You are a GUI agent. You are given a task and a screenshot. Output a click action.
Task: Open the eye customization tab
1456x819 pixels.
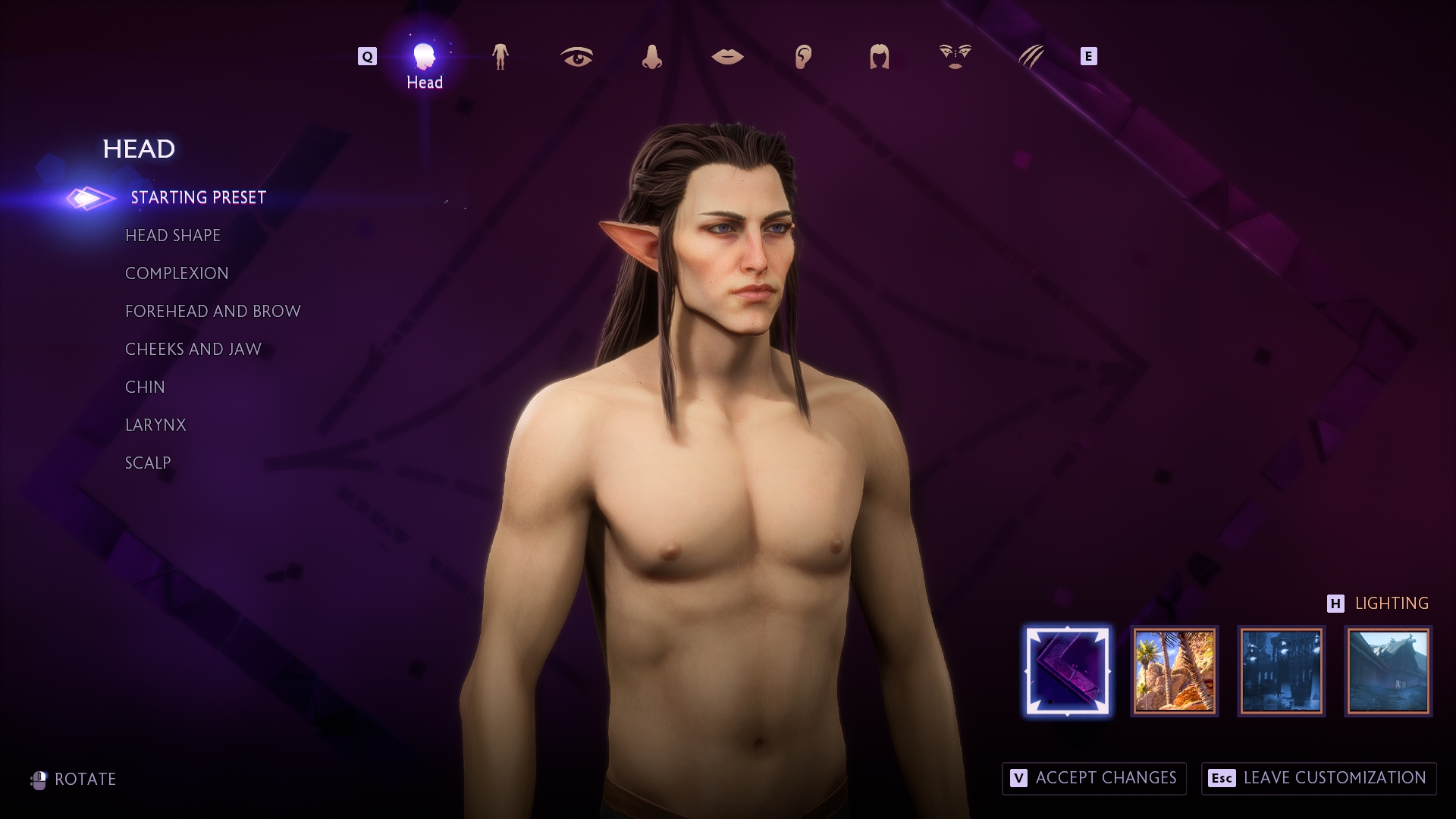click(576, 57)
